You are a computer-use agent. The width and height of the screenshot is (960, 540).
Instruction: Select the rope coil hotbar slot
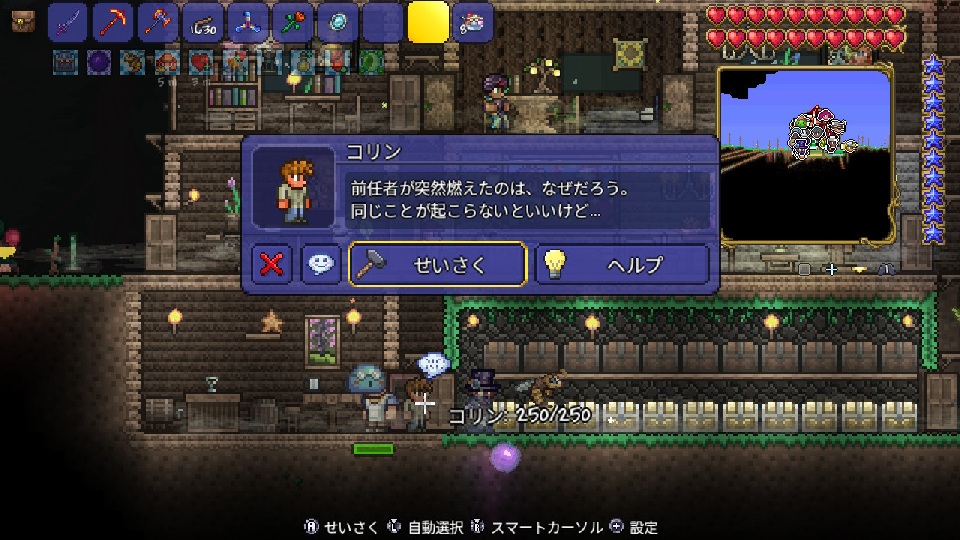click(200, 22)
